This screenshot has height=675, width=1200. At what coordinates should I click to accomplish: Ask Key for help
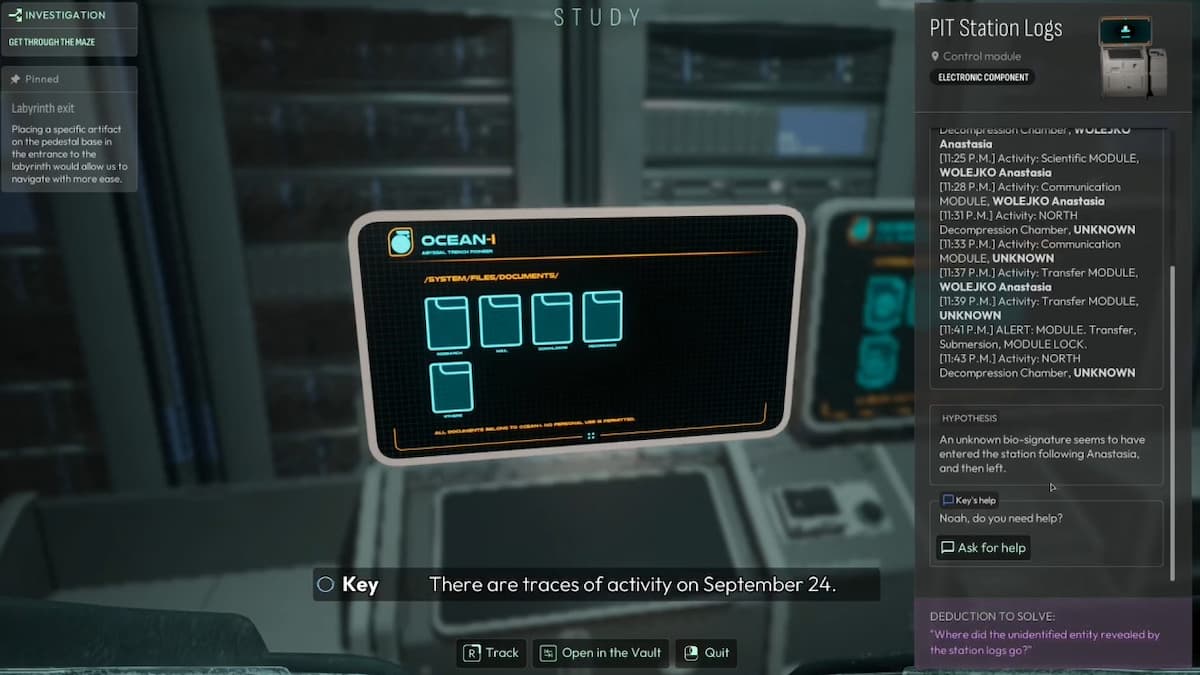[983, 548]
